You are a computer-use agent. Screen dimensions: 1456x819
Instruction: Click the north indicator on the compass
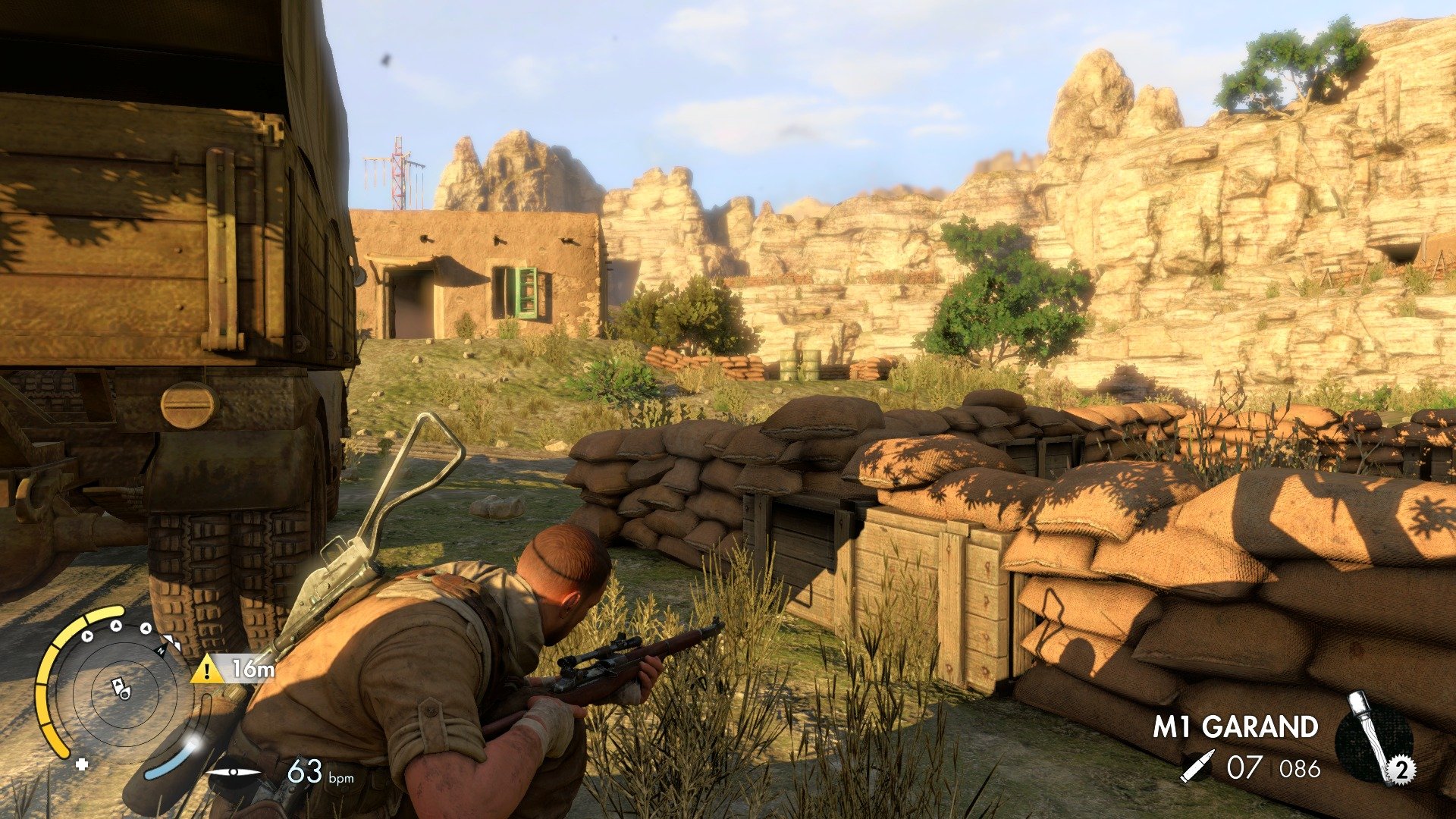click(162, 651)
